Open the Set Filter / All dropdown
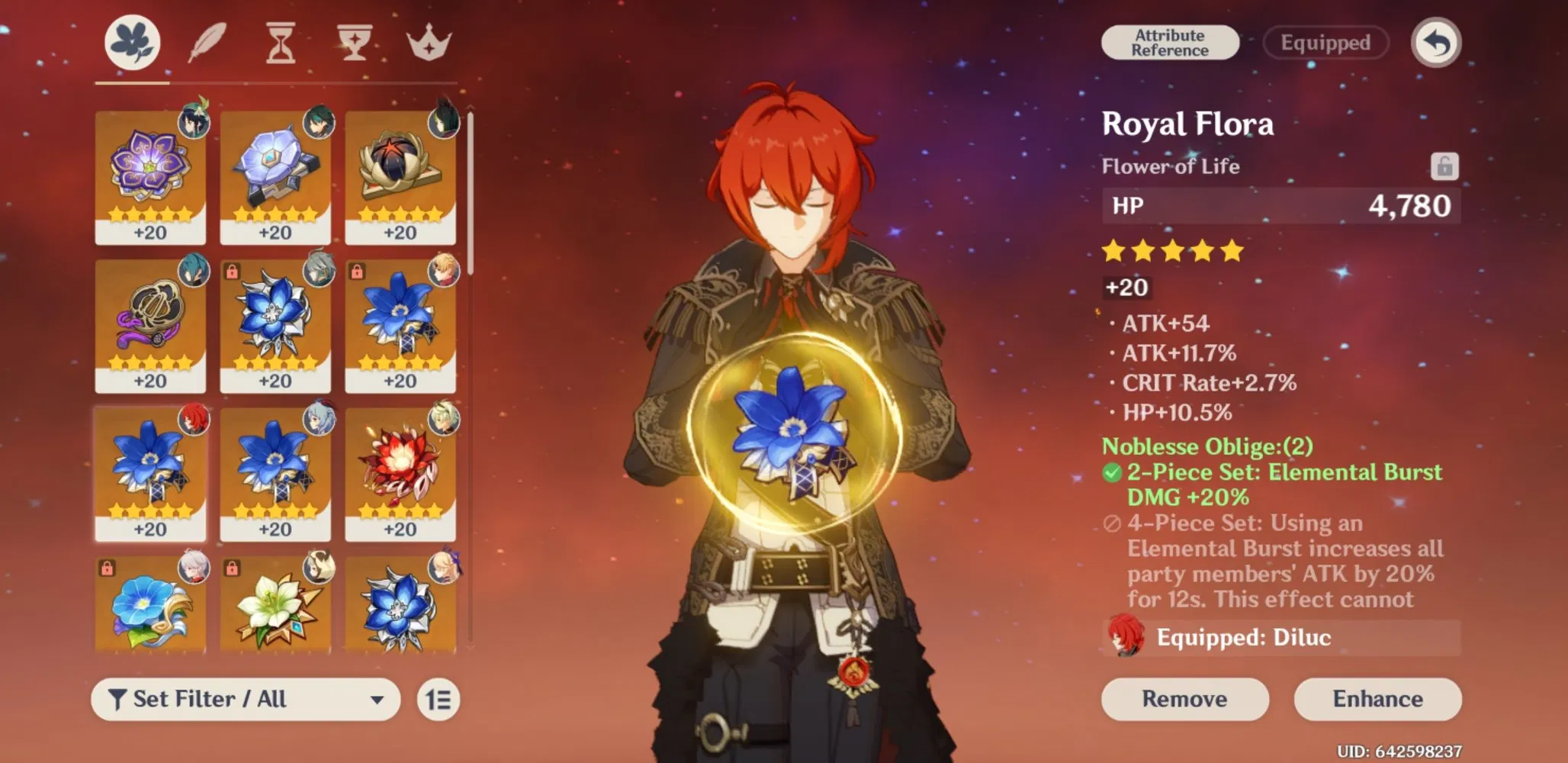 click(244, 699)
